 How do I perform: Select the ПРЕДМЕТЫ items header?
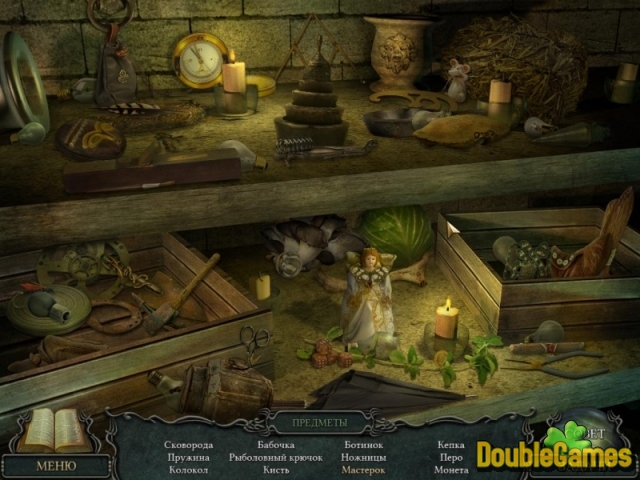[x=320, y=423]
